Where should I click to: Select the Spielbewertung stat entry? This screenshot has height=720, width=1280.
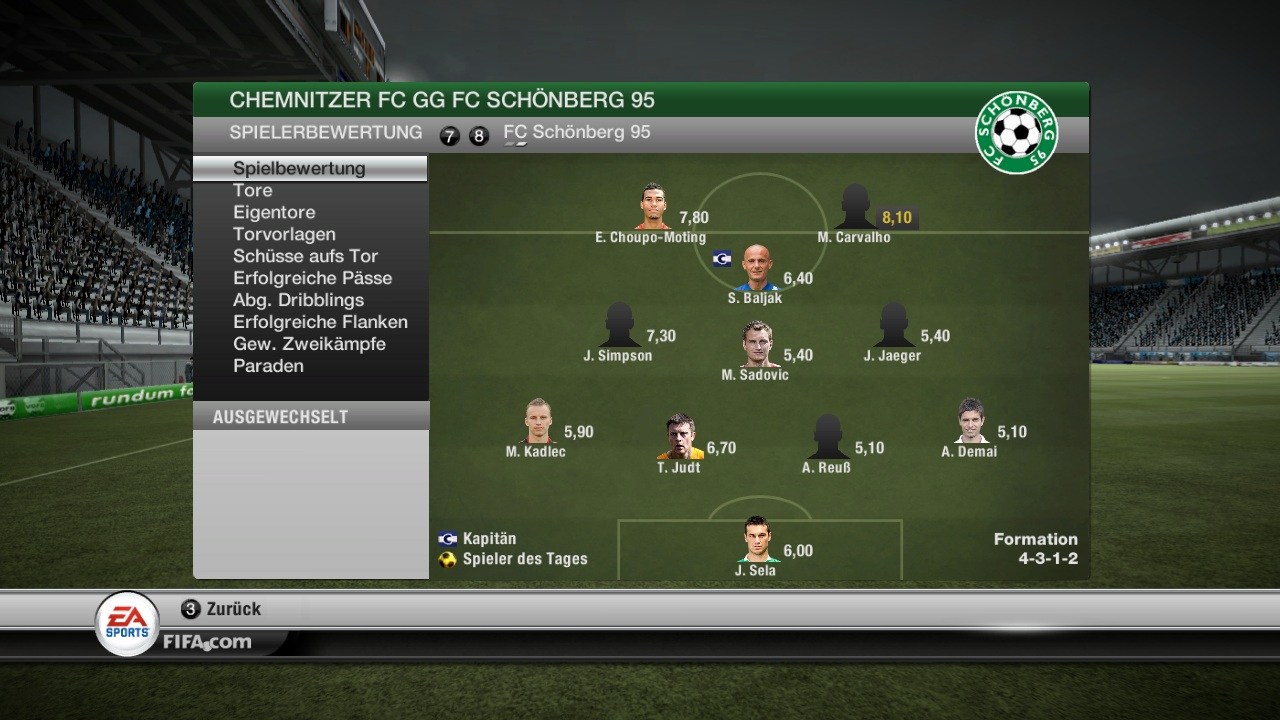pos(299,168)
